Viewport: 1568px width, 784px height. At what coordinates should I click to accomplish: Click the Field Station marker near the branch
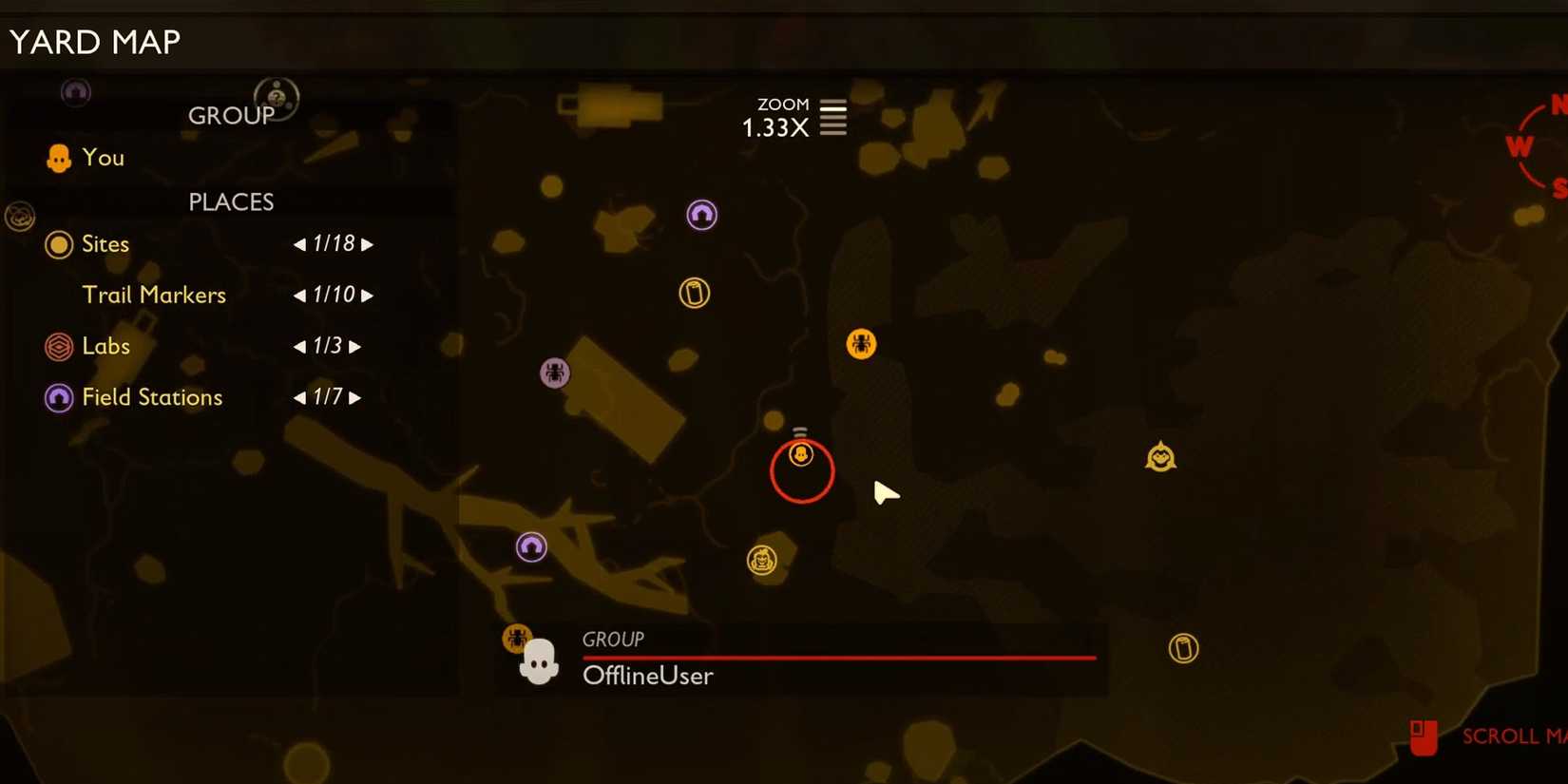pos(530,545)
